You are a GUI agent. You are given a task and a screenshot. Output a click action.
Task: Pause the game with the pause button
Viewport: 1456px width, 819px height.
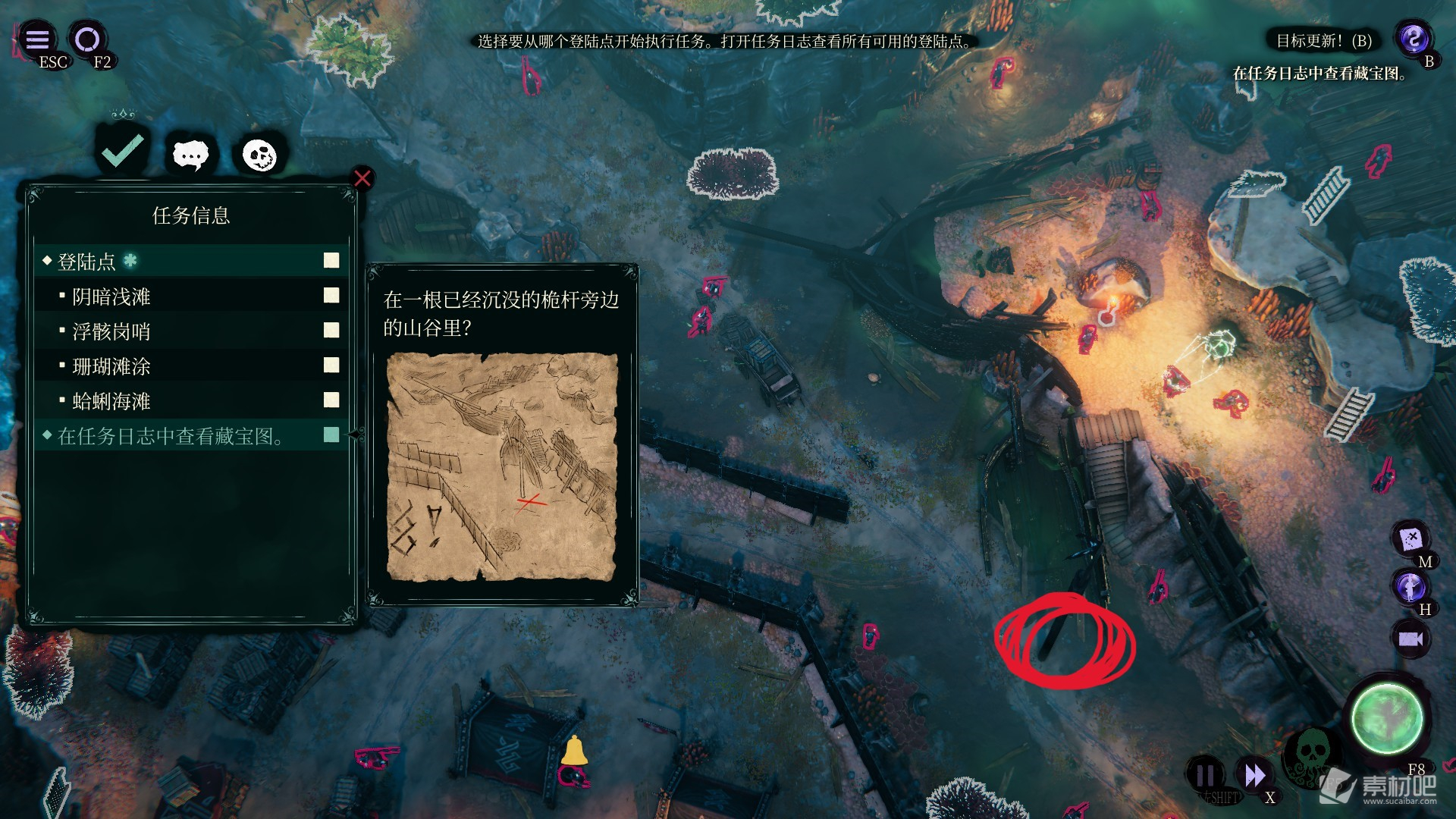click(x=1205, y=776)
